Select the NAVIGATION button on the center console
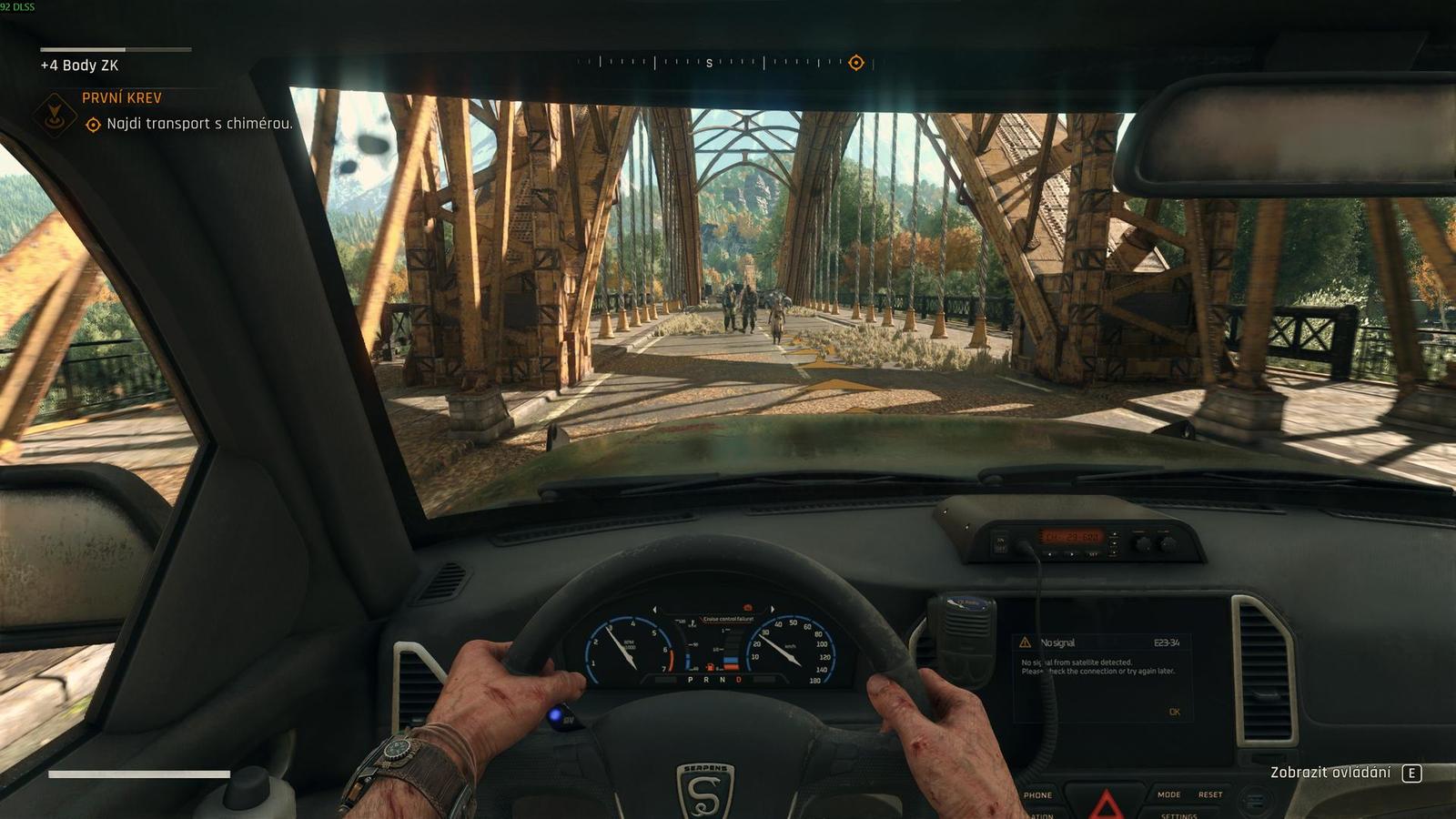Image resolution: width=1456 pixels, height=819 pixels. pyautogui.click(x=1039, y=814)
